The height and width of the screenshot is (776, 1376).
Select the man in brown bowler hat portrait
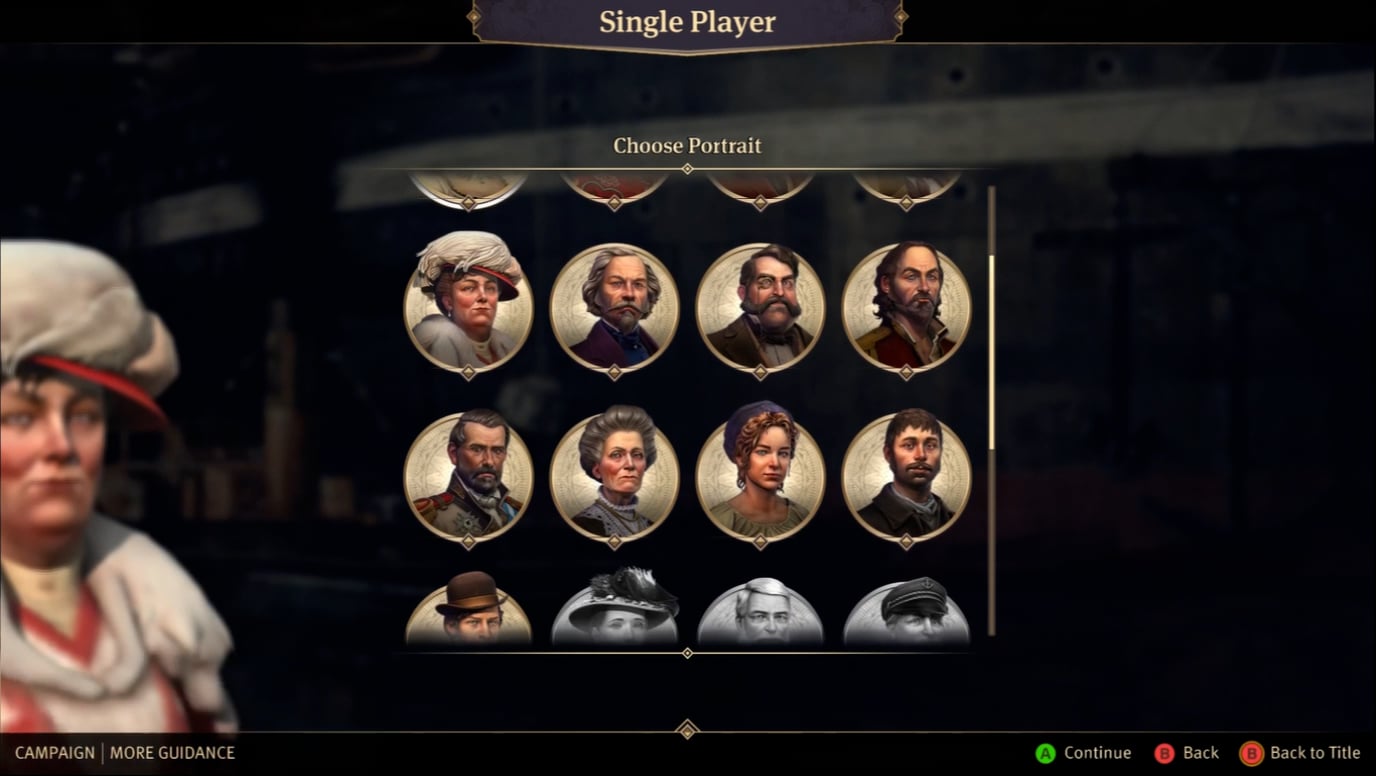(x=468, y=610)
